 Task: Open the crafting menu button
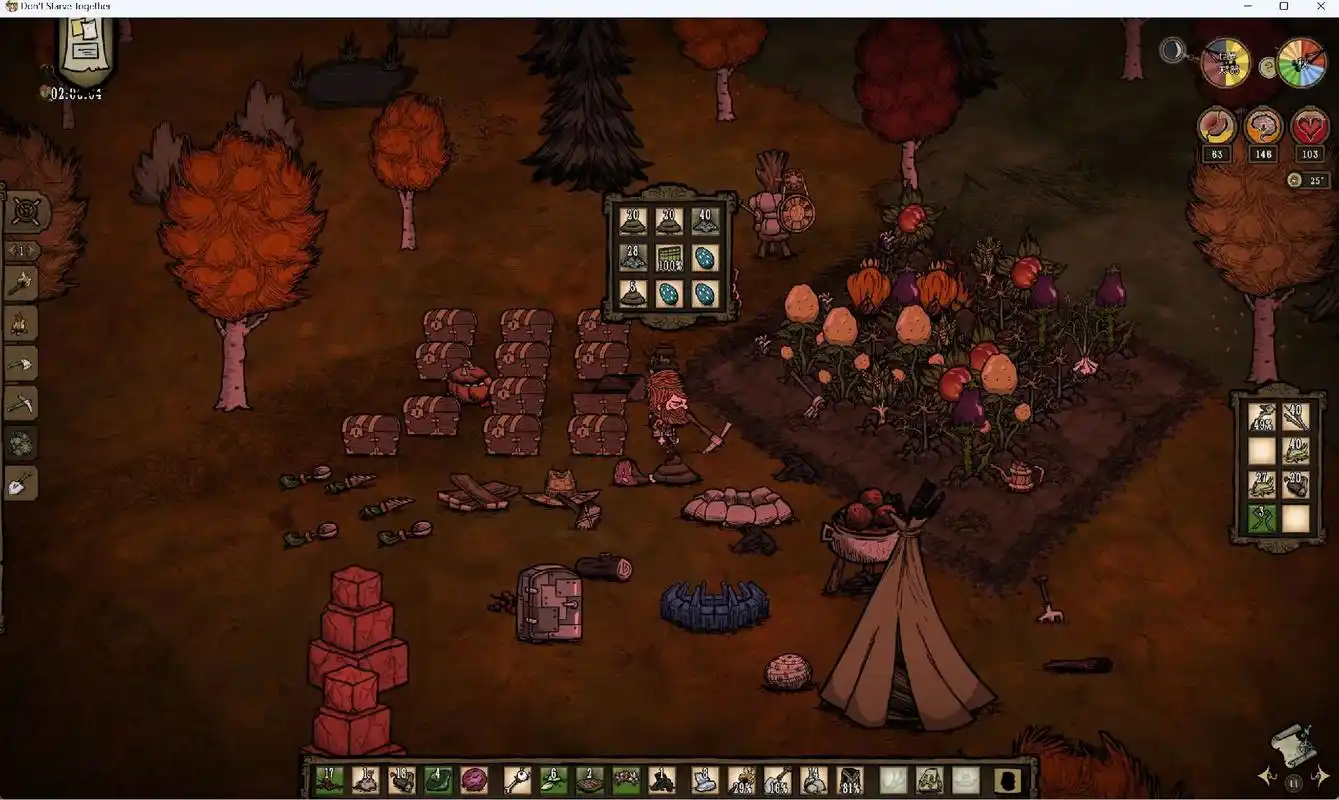pyautogui.click(x=25, y=211)
